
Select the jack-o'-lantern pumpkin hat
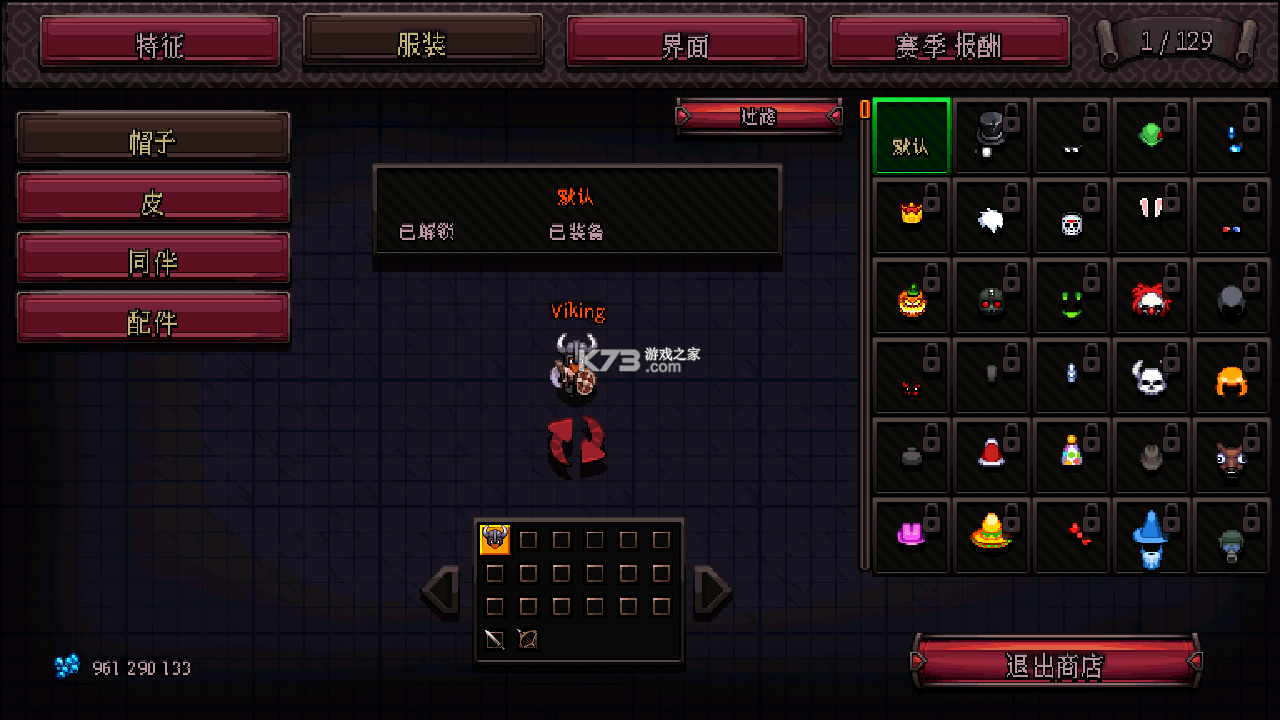pos(911,296)
